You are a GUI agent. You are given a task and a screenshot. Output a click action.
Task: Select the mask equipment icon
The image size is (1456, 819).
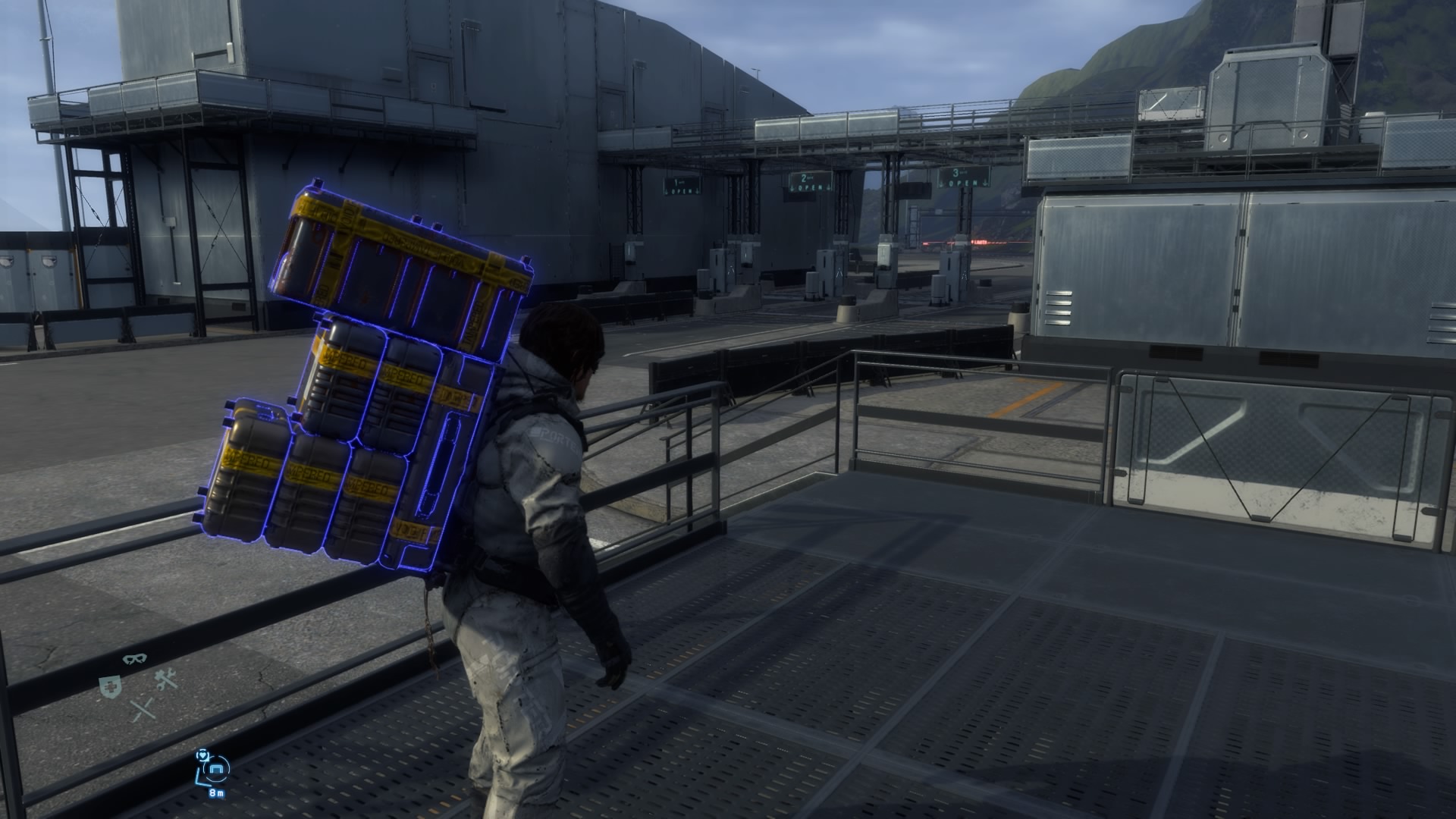coord(135,659)
